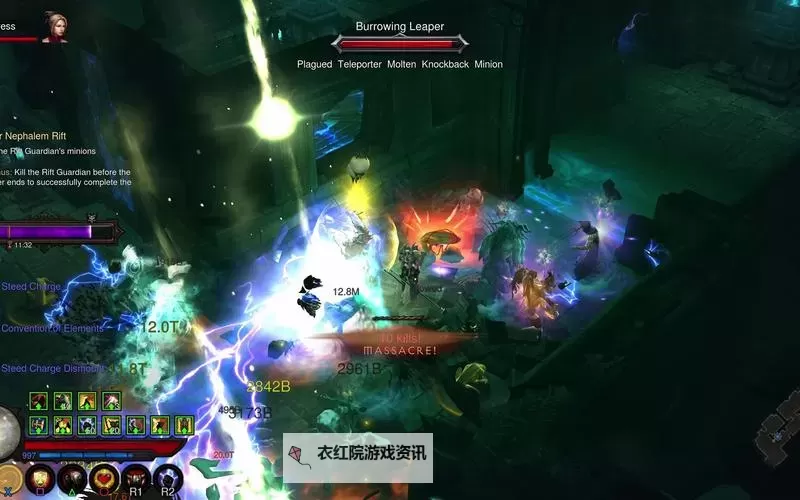
Task: Click the 衣红院游戏资讯 watermark overlay
Action: (x=358, y=453)
